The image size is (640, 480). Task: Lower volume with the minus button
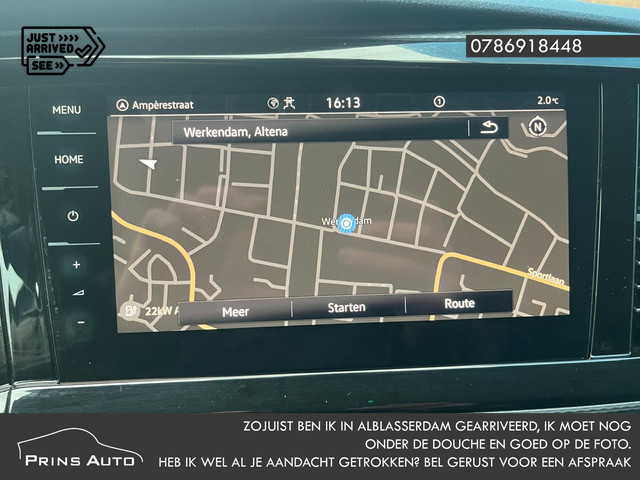[x=80, y=322]
